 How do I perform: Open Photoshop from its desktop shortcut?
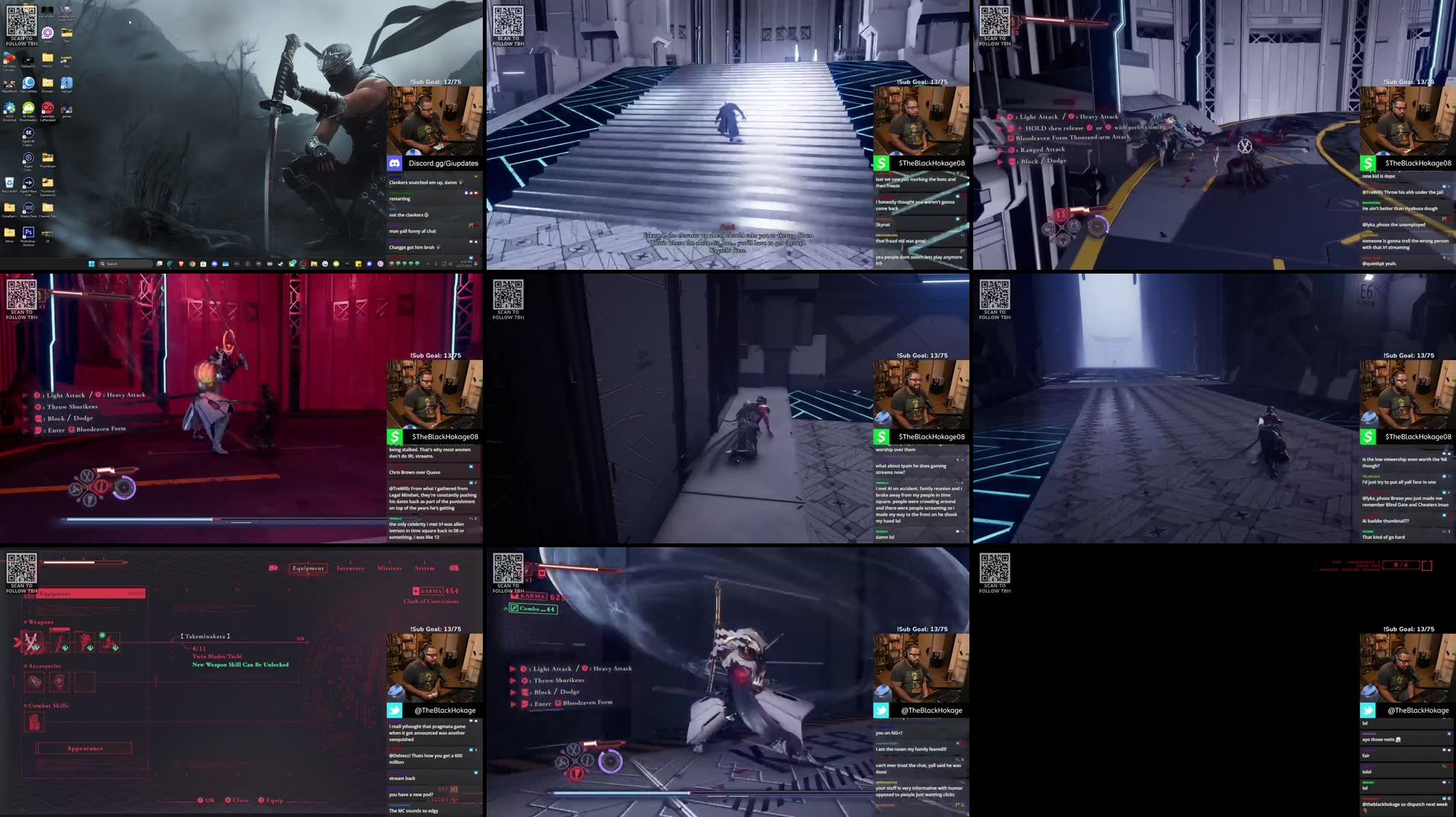pyautogui.click(x=28, y=232)
